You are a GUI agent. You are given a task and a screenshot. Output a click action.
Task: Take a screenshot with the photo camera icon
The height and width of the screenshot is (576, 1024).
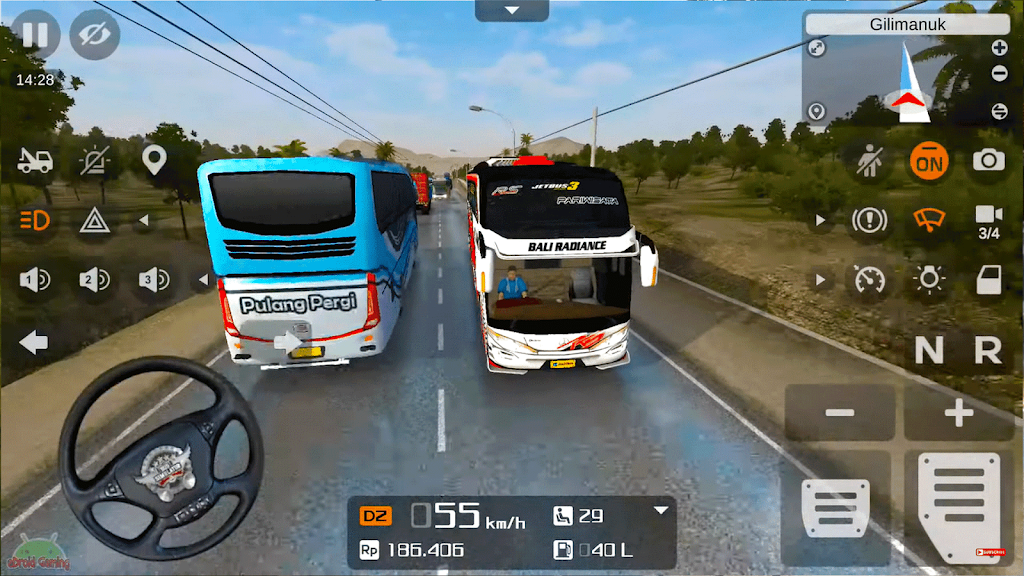pyautogui.click(x=989, y=160)
